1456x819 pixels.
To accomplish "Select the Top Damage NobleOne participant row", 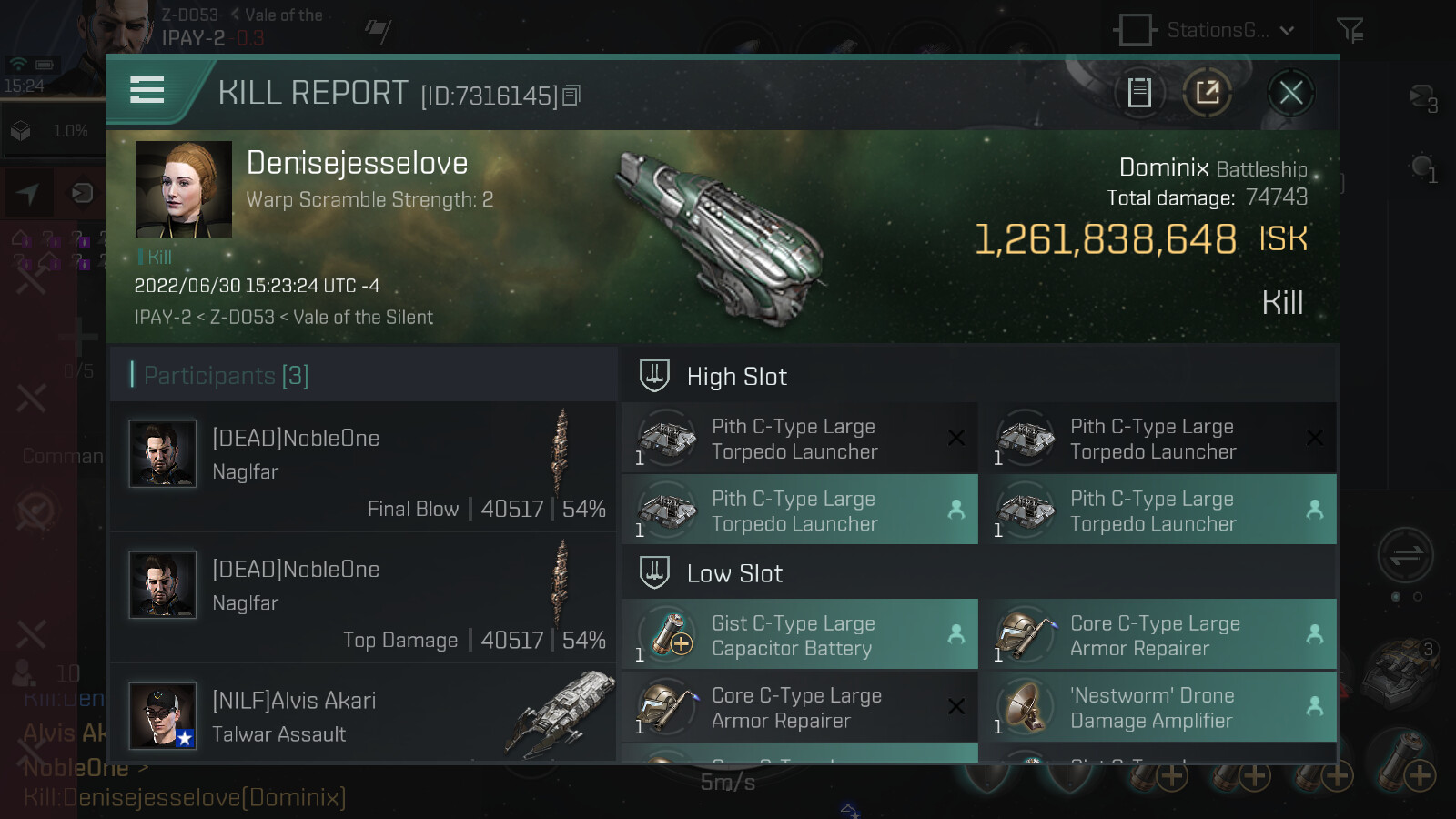I will (x=364, y=599).
